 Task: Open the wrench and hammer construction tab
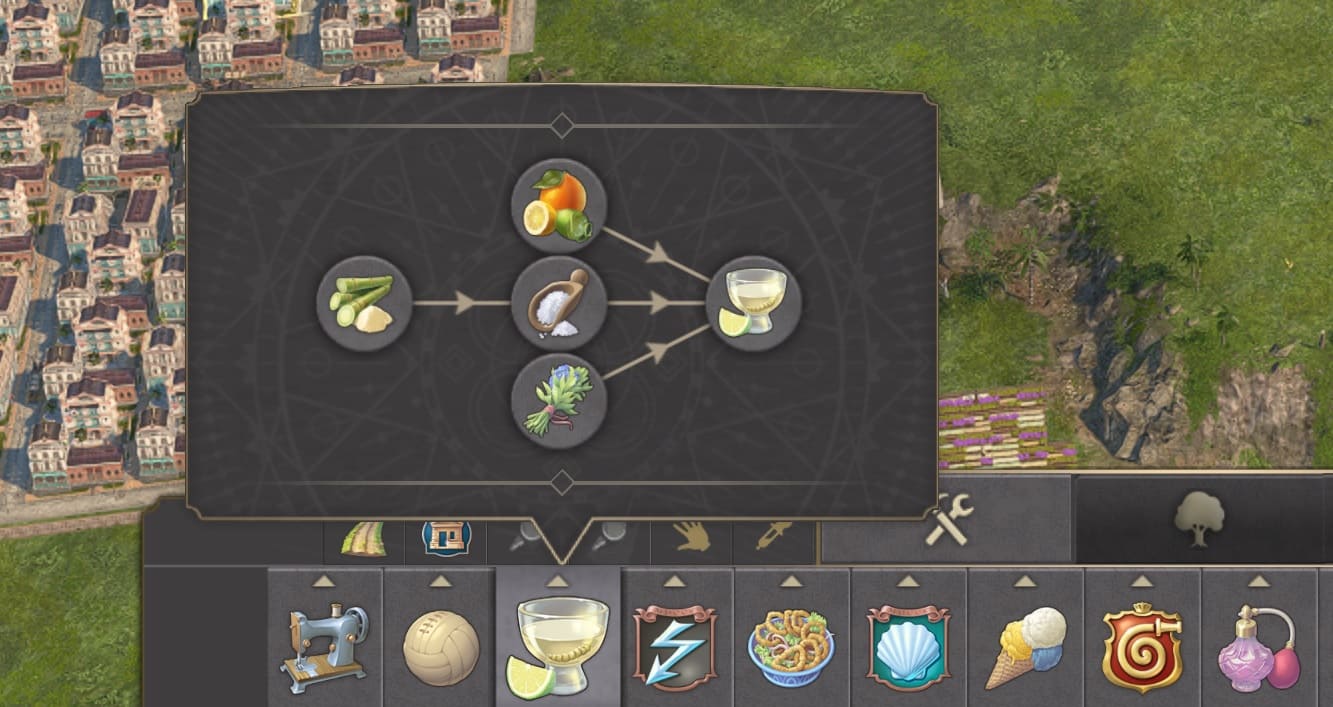point(946,522)
